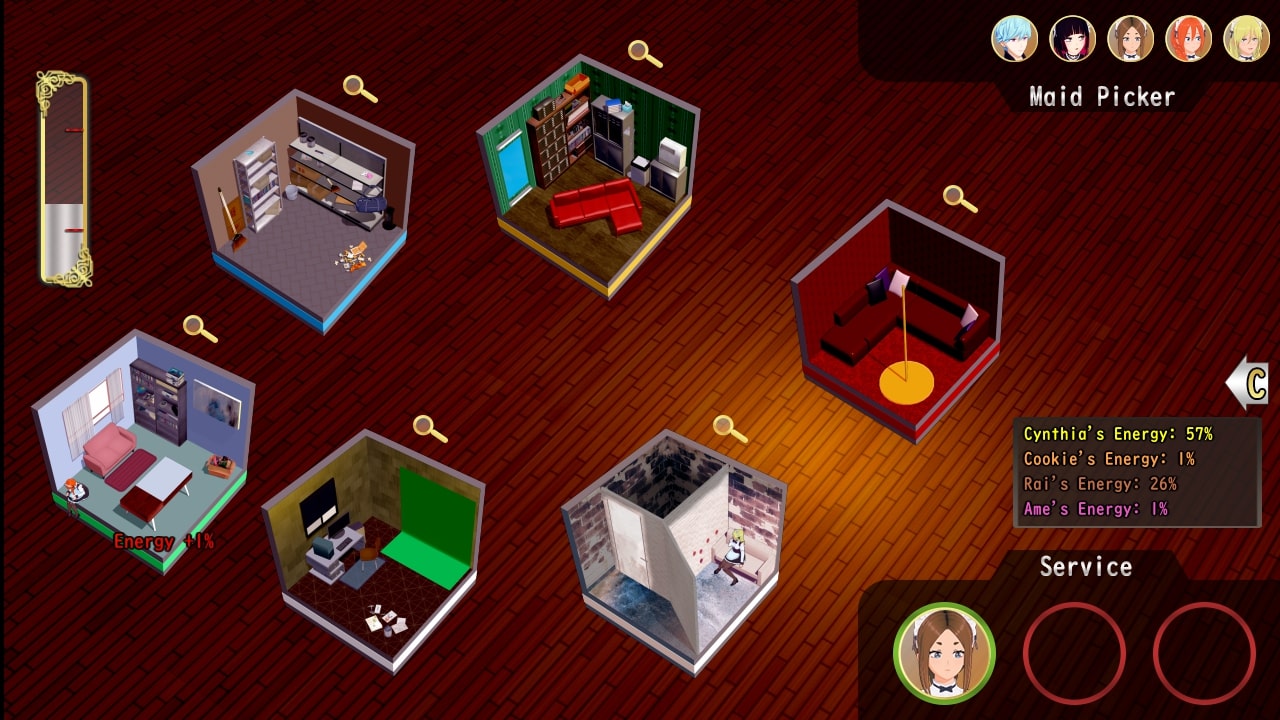Pick the blue-haired maid portrait
This screenshot has height=720, width=1280.
click(x=1014, y=39)
